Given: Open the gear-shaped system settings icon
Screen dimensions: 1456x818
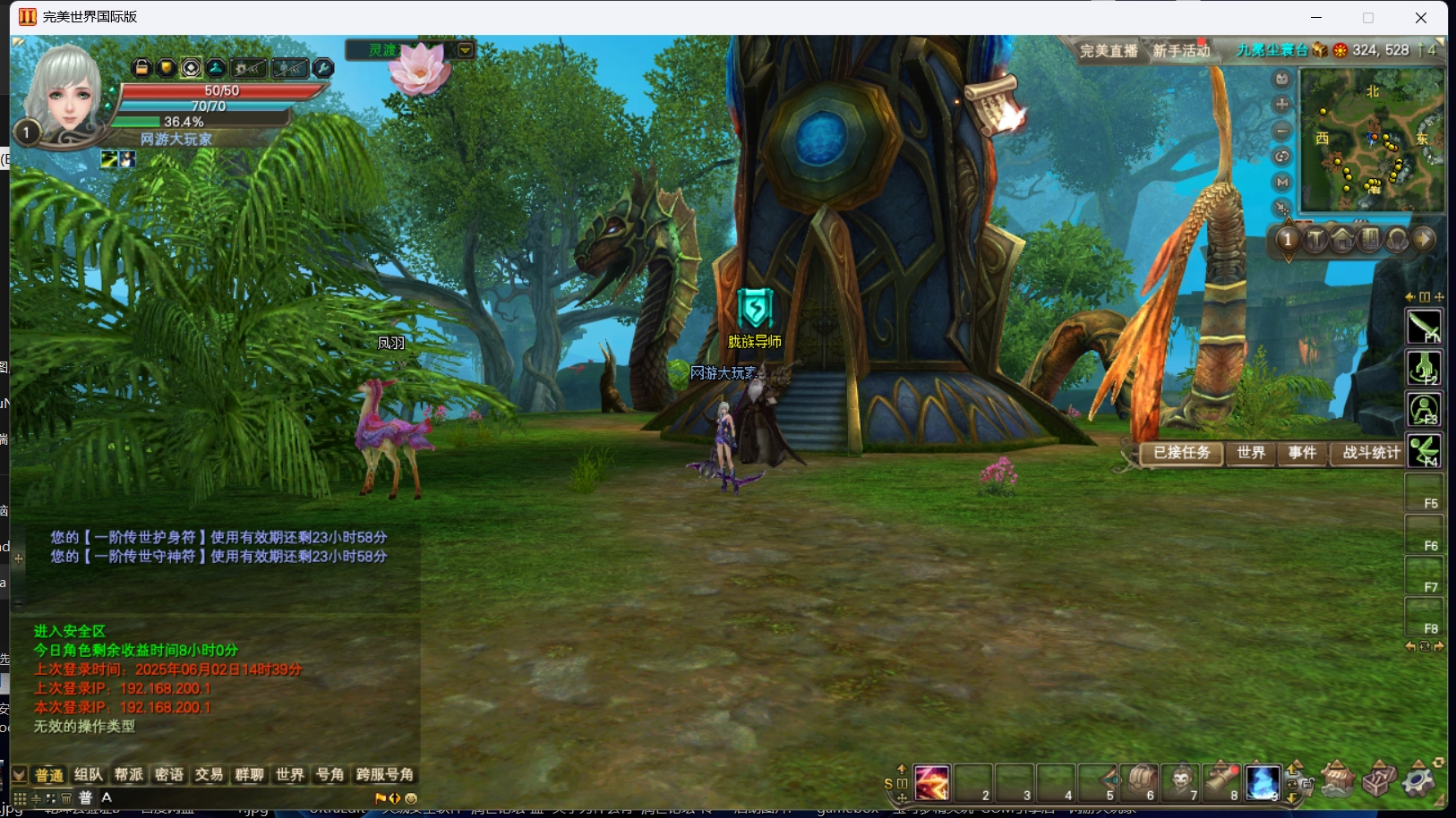Looking at the screenshot, I should click(1418, 780).
